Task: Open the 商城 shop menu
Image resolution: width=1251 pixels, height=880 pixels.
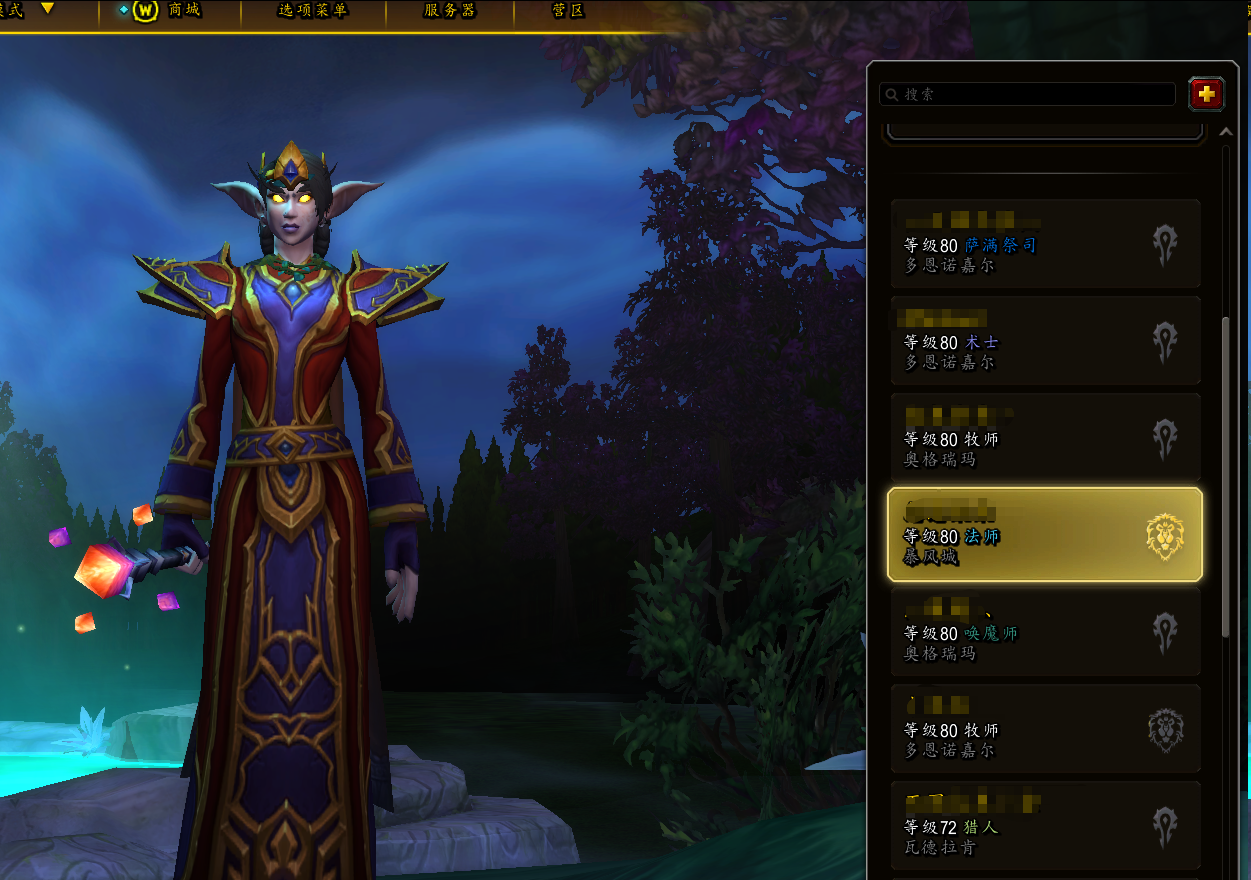Action: [169, 11]
